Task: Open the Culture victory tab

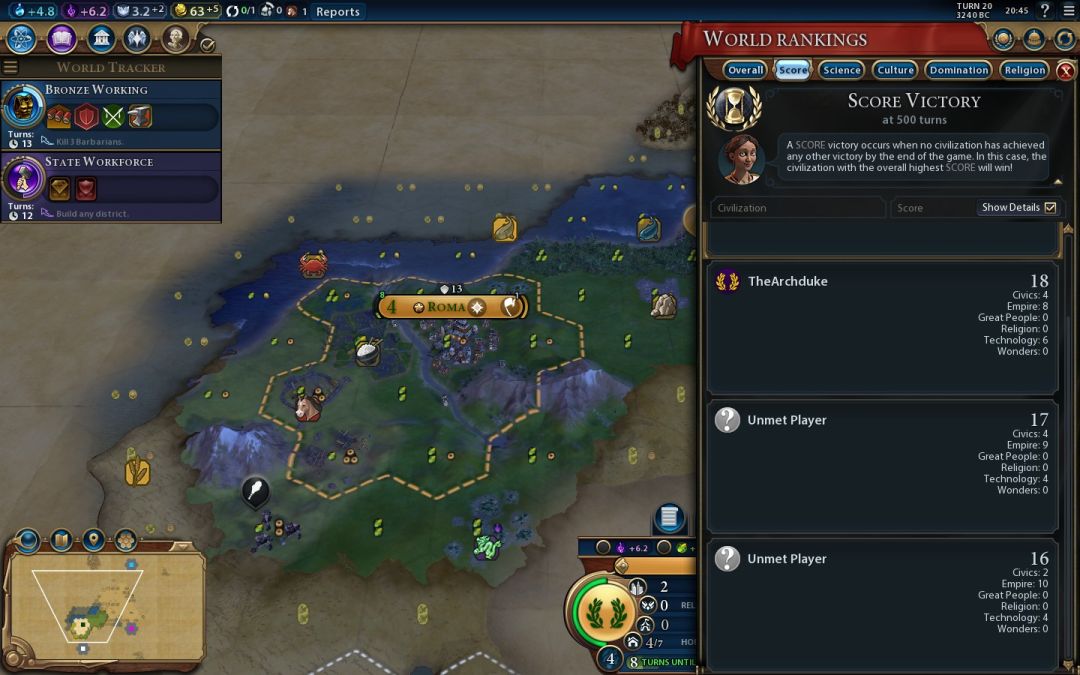Action: point(895,70)
